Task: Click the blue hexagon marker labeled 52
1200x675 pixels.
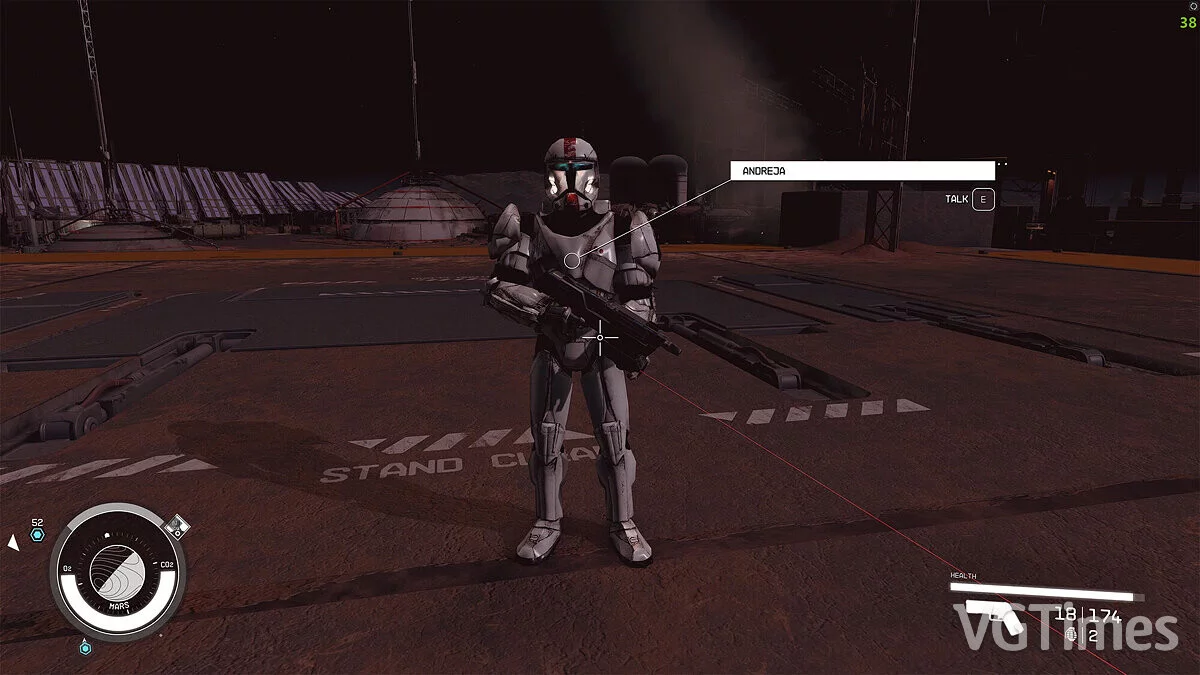Action: tap(38, 535)
